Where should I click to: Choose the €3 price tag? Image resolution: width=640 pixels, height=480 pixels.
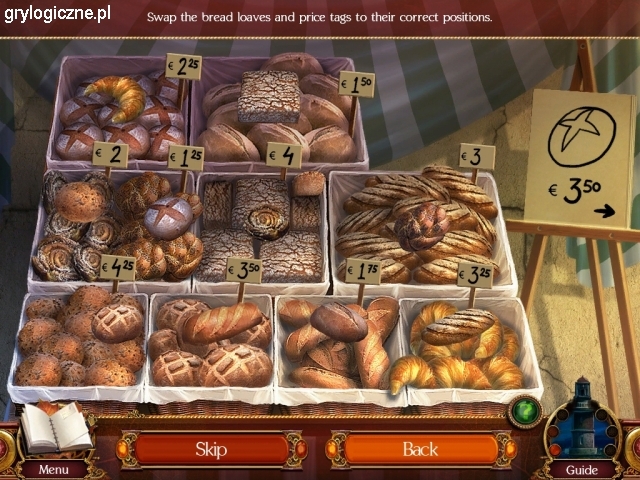tap(476, 156)
